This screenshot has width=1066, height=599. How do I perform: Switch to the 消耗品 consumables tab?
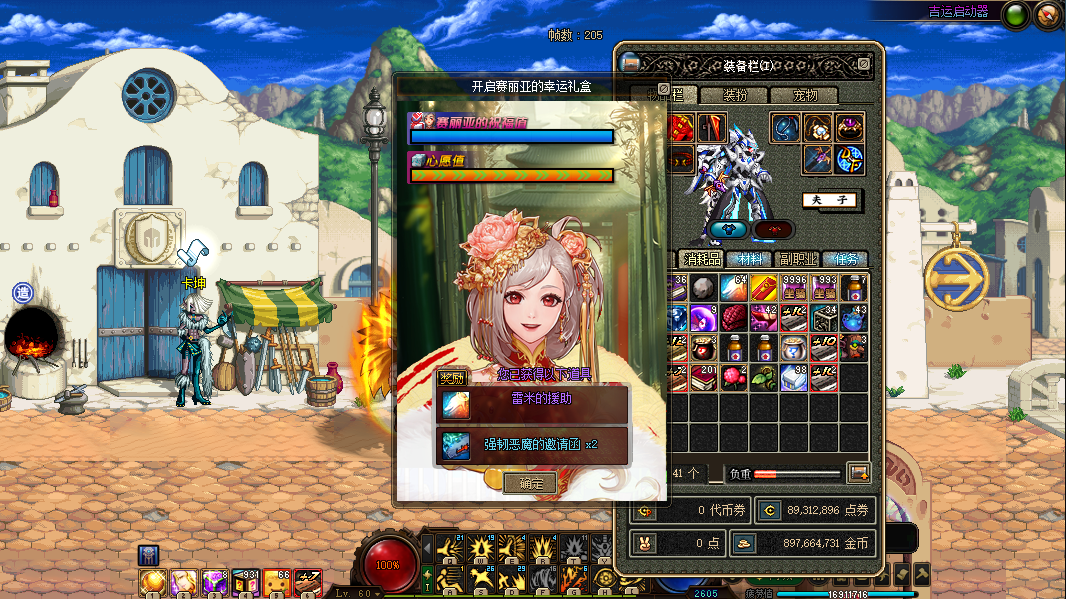coord(702,259)
